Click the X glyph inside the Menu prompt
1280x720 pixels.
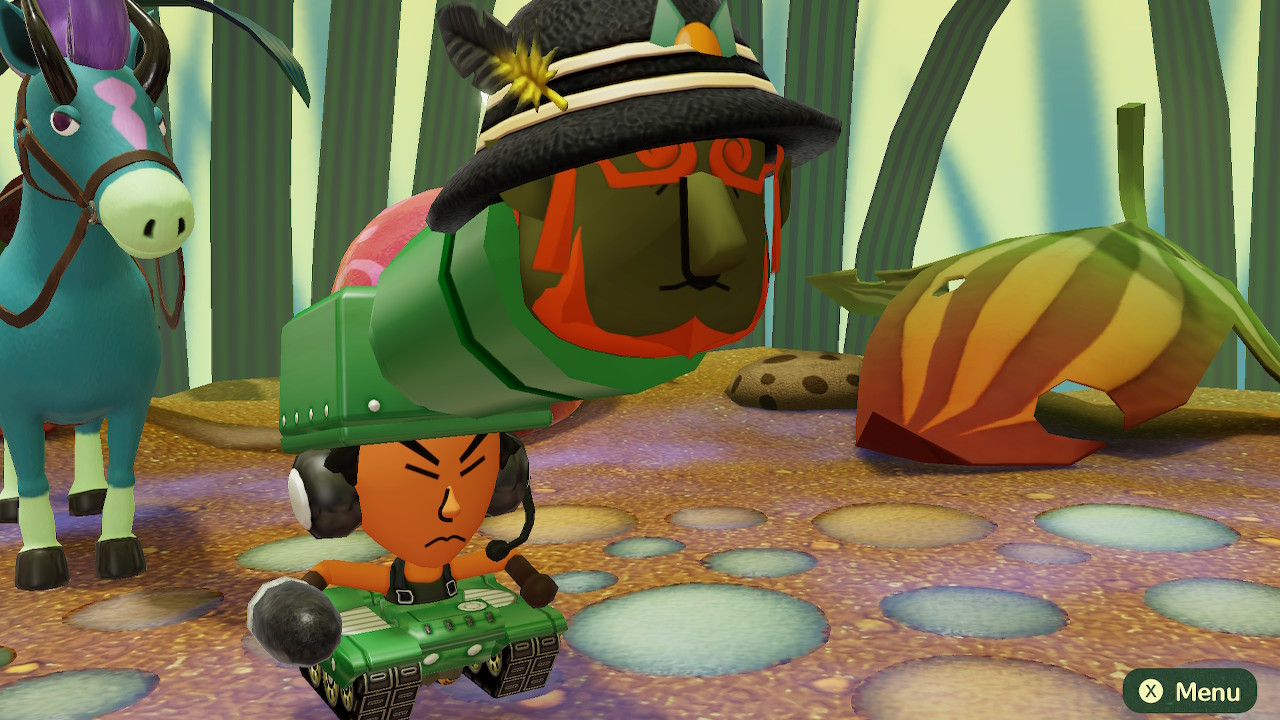(1152, 690)
